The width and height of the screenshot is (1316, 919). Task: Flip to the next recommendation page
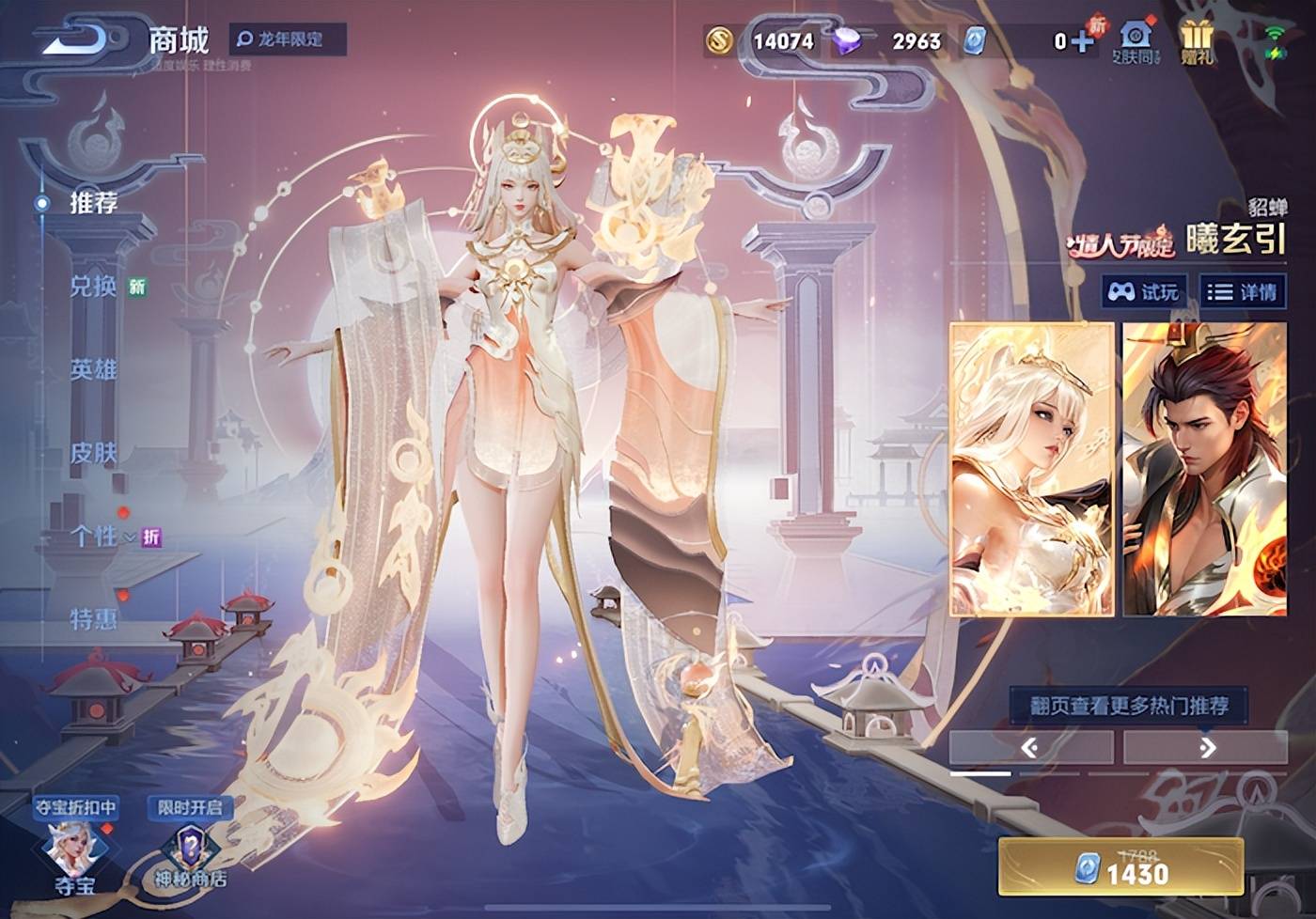pyautogui.click(x=1206, y=747)
